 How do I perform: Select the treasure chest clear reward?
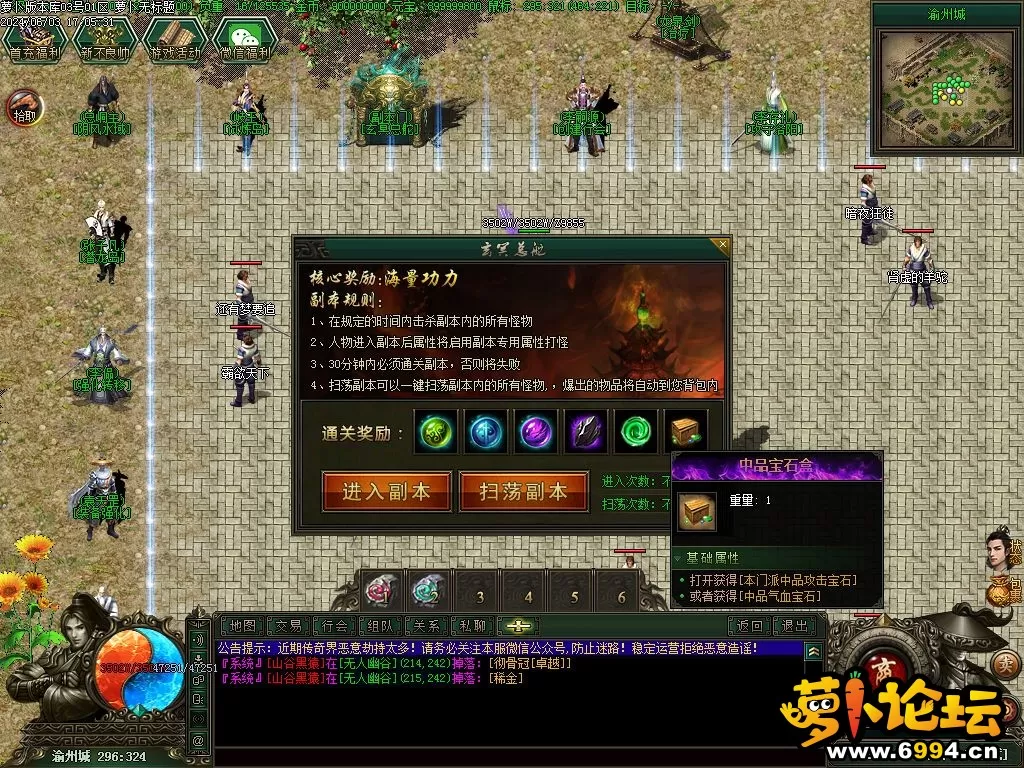point(685,432)
